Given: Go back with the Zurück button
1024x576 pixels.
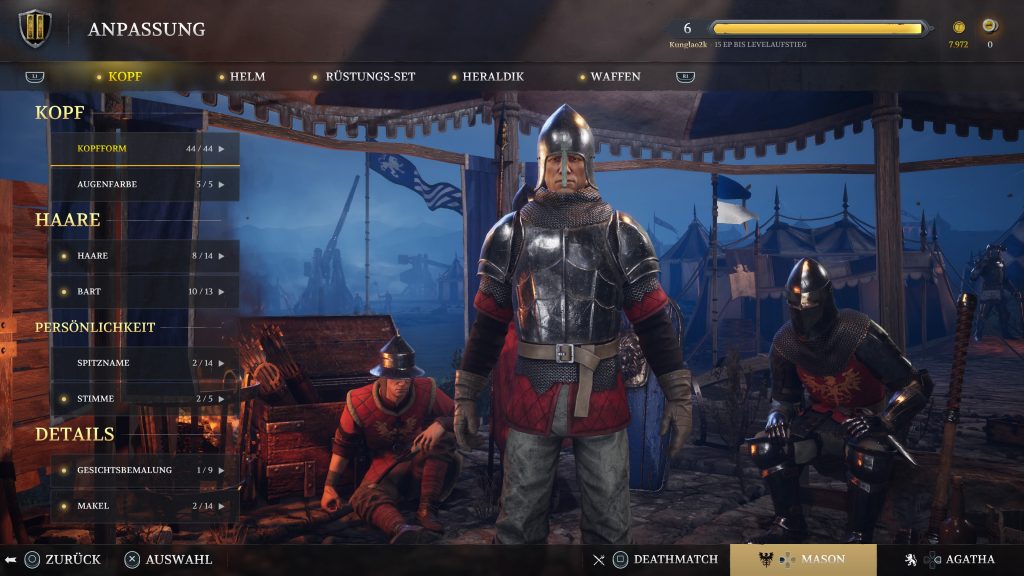Looking at the screenshot, I should pyautogui.click(x=62, y=560).
